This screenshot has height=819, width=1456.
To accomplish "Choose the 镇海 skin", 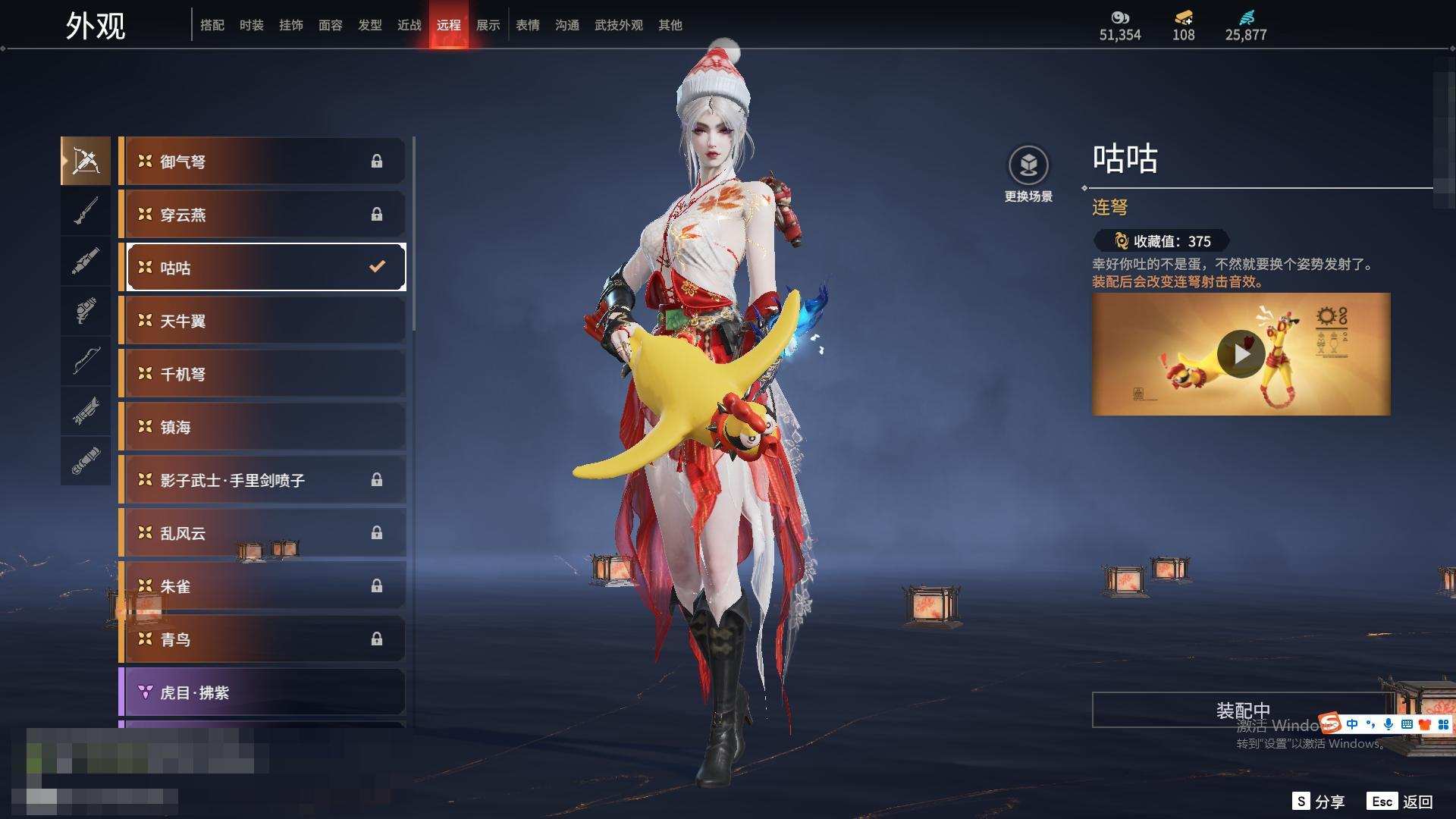I will coord(262,427).
